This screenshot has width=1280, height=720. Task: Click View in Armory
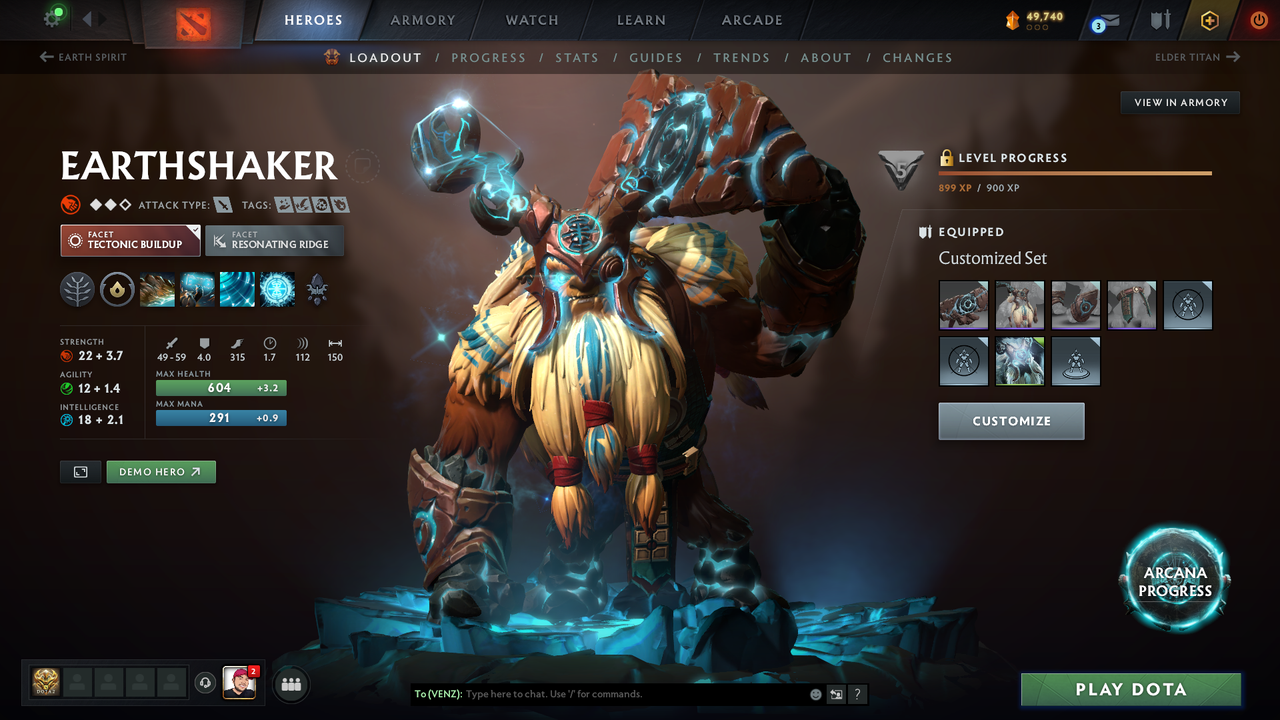point(1179,102)
